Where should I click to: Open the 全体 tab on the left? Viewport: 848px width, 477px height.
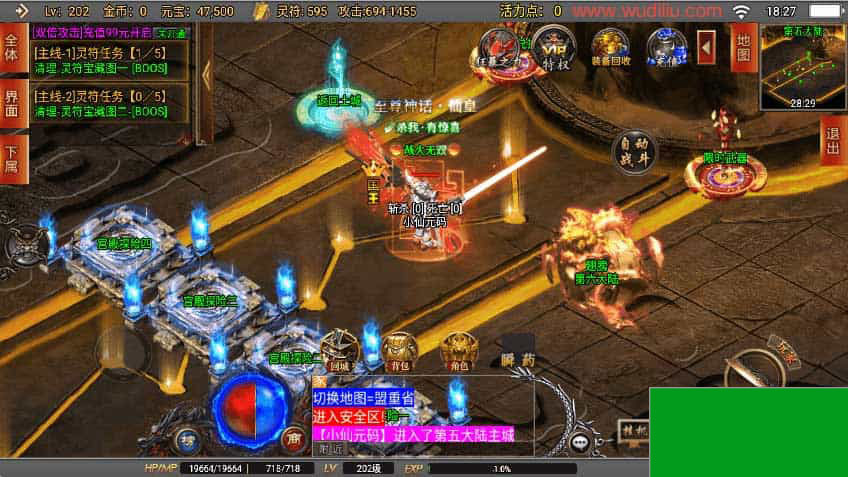pos(12,48)
